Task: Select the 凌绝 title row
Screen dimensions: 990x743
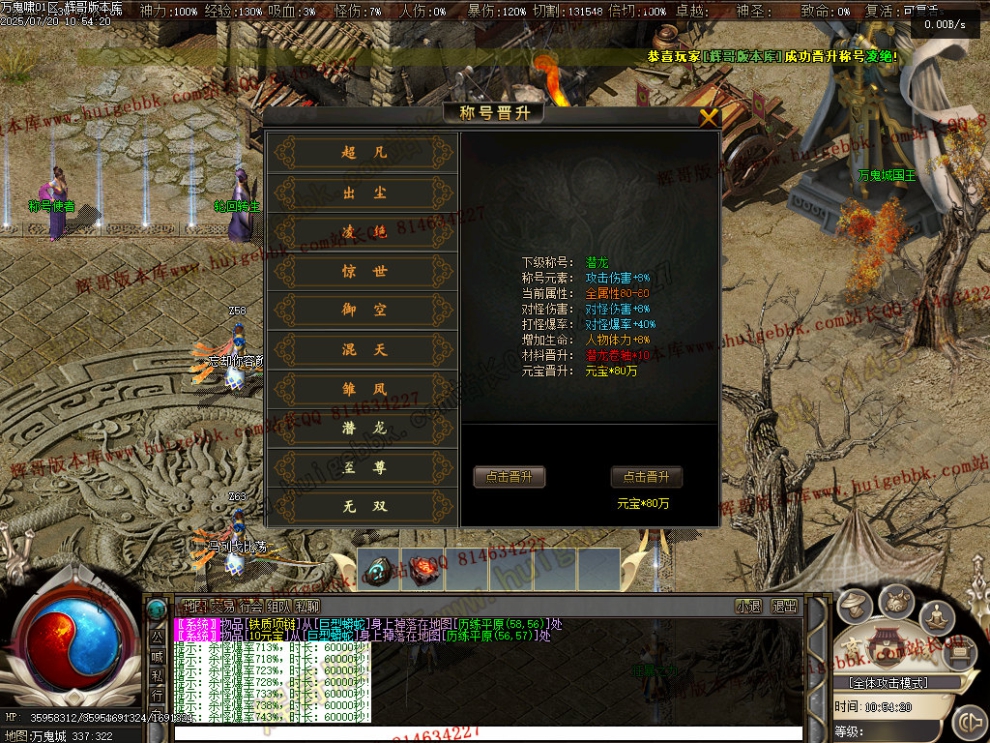Action: point(363,232)
